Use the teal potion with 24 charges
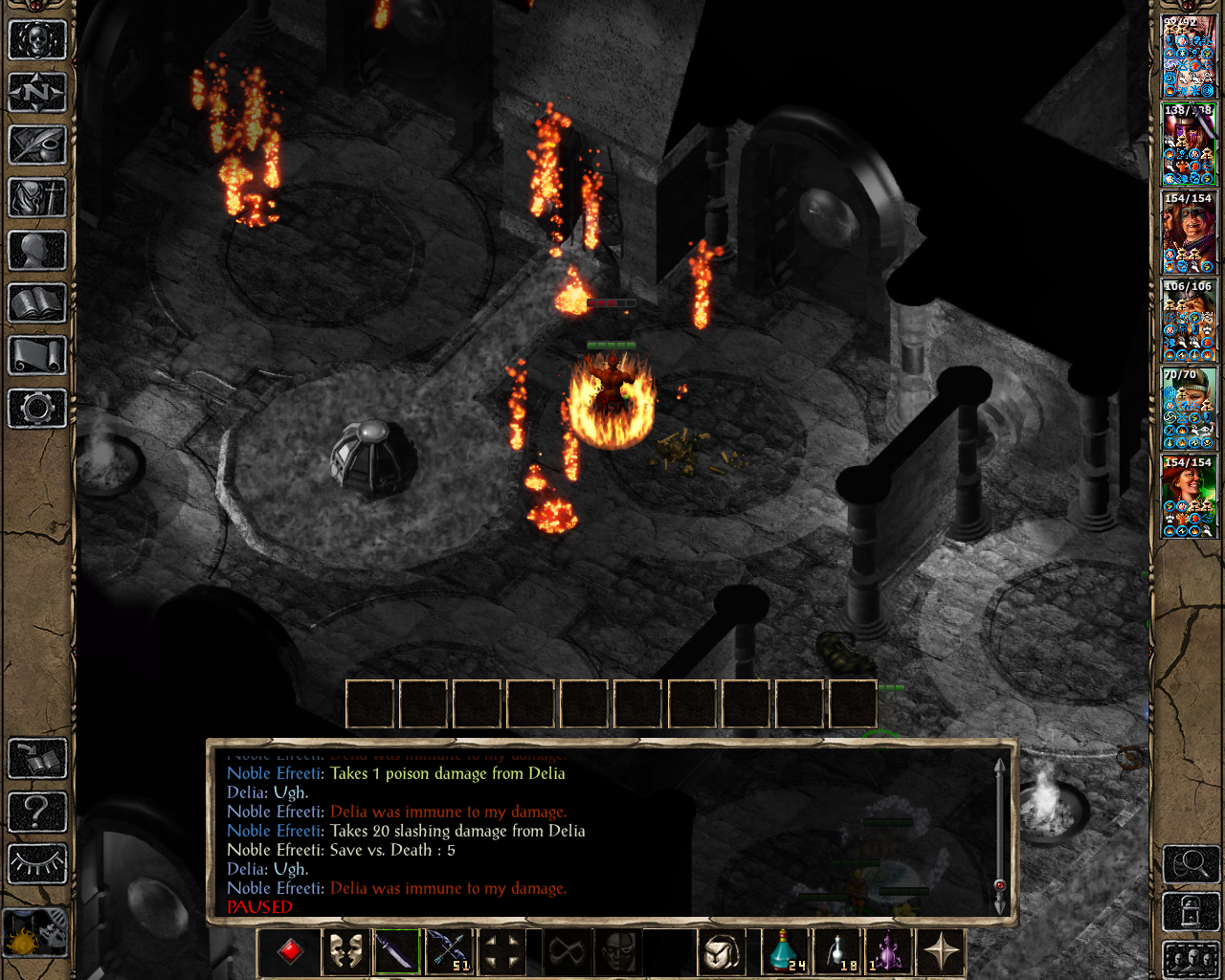1225x980 pixels. click(785, 951)
